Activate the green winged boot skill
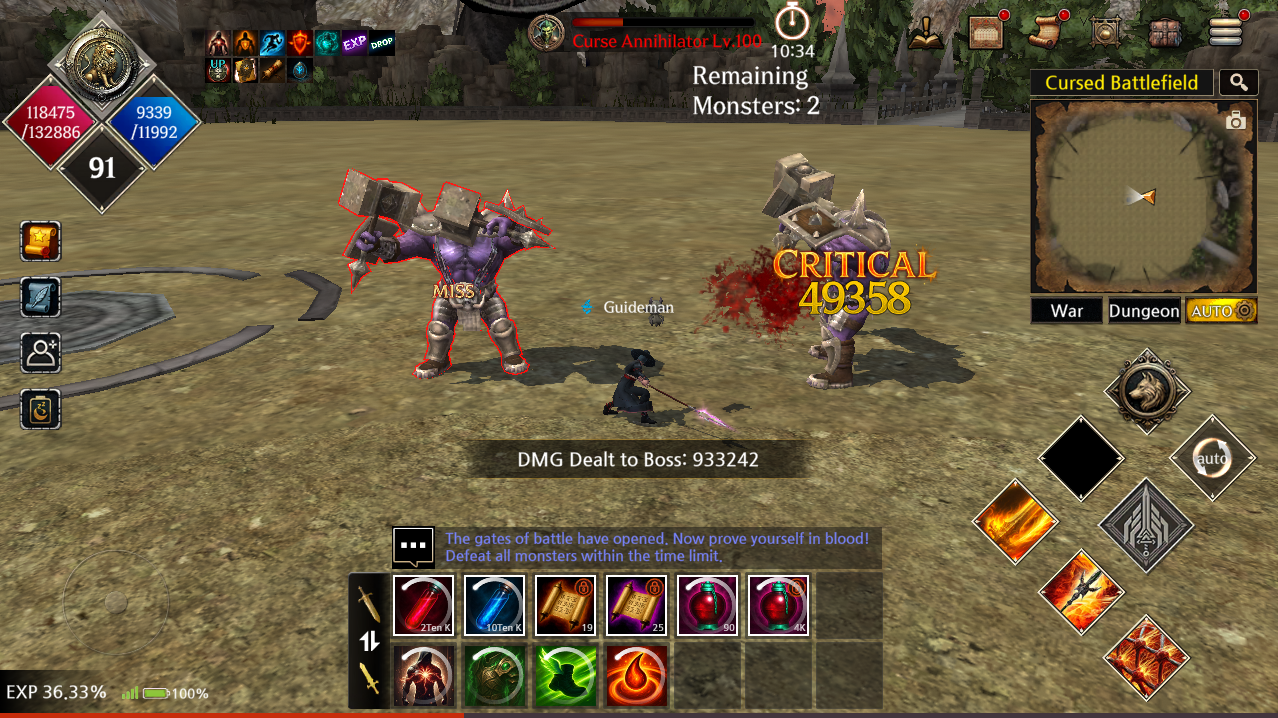The width and height of the screenshot is (1278, 718). [x=566, y=675]
